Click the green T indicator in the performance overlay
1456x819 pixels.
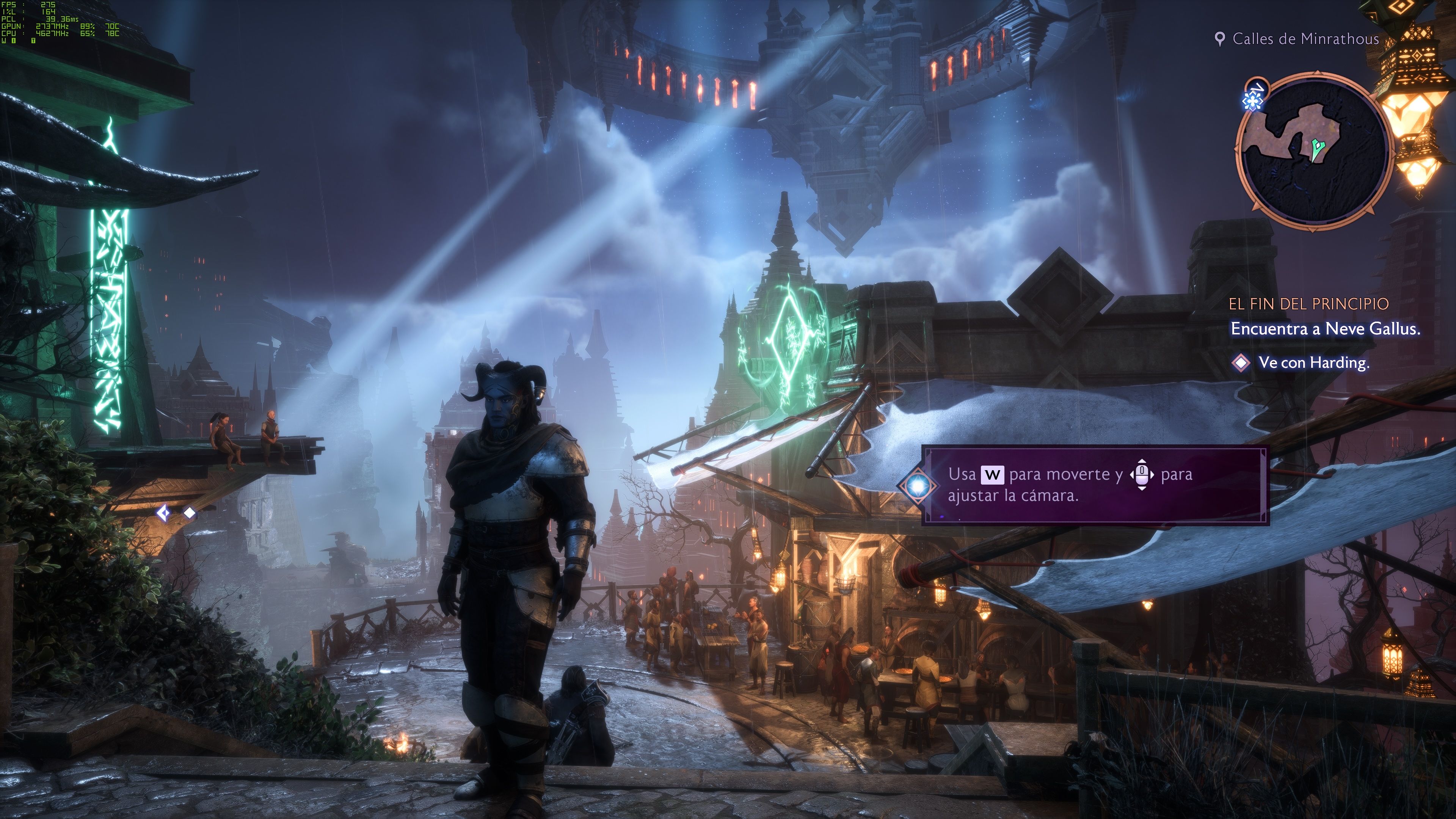33,41
